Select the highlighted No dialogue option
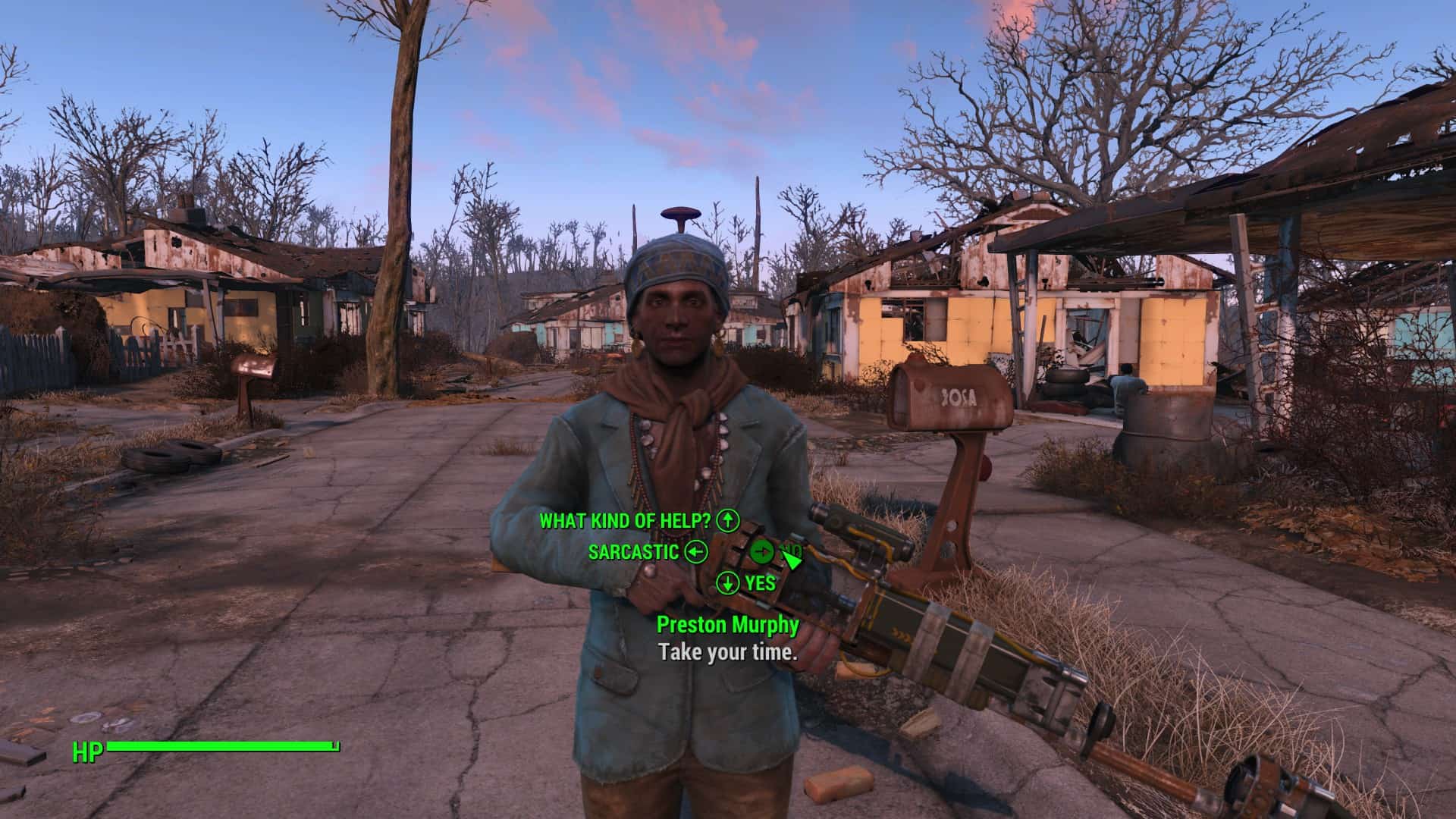 pos(790,551)
